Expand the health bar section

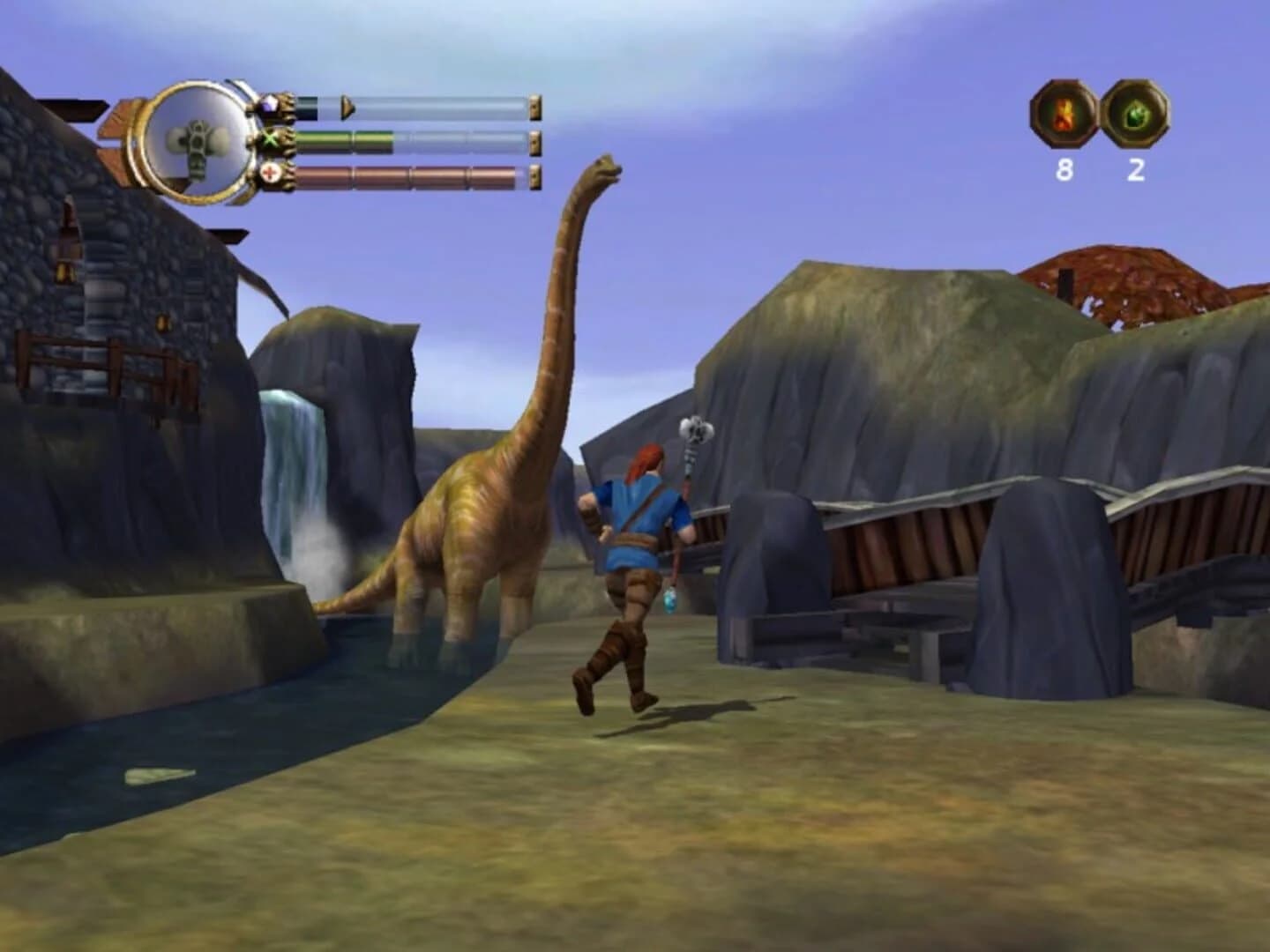pyautogui.click(x=415, y=175)
